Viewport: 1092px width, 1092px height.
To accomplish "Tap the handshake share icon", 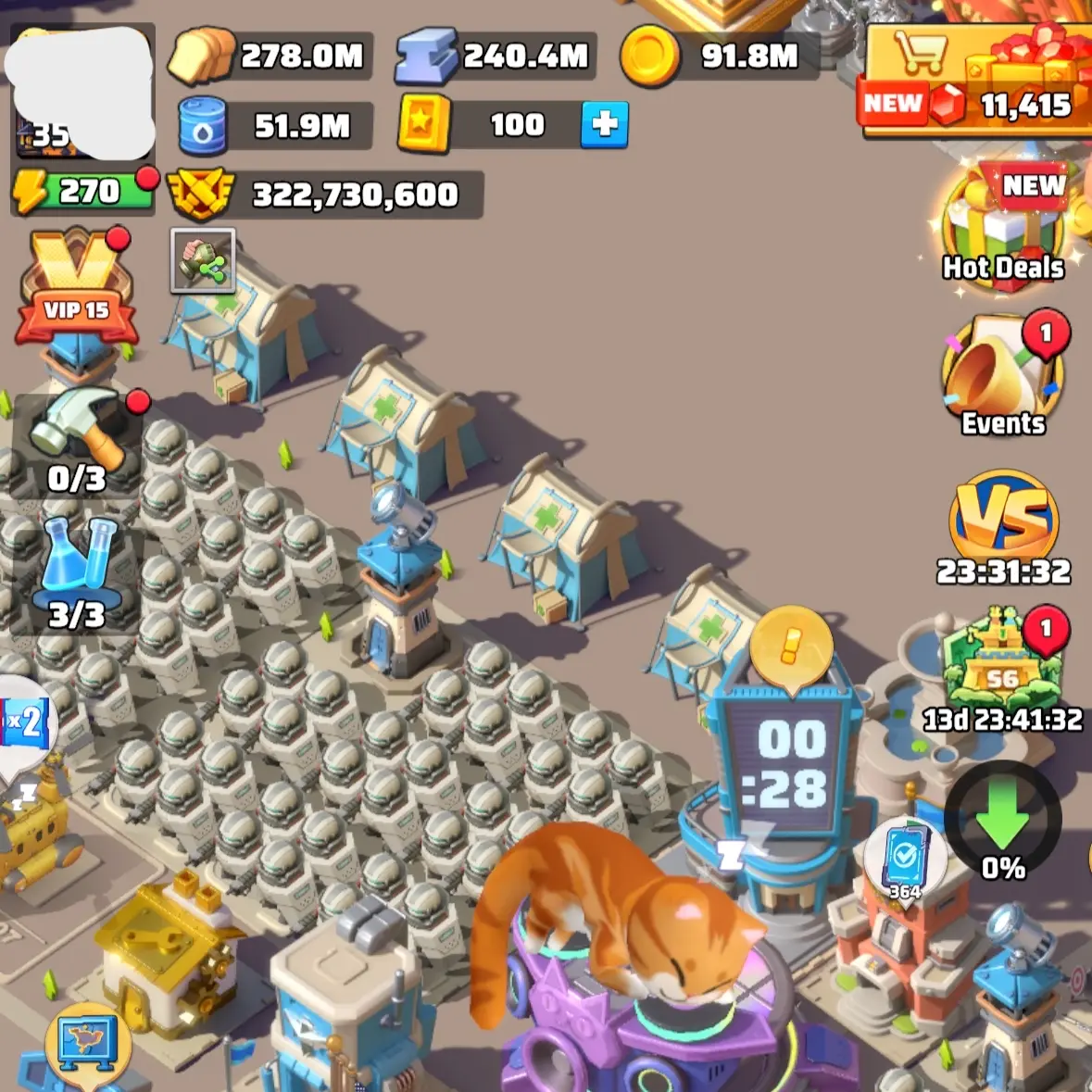I will tap(203, 261).
